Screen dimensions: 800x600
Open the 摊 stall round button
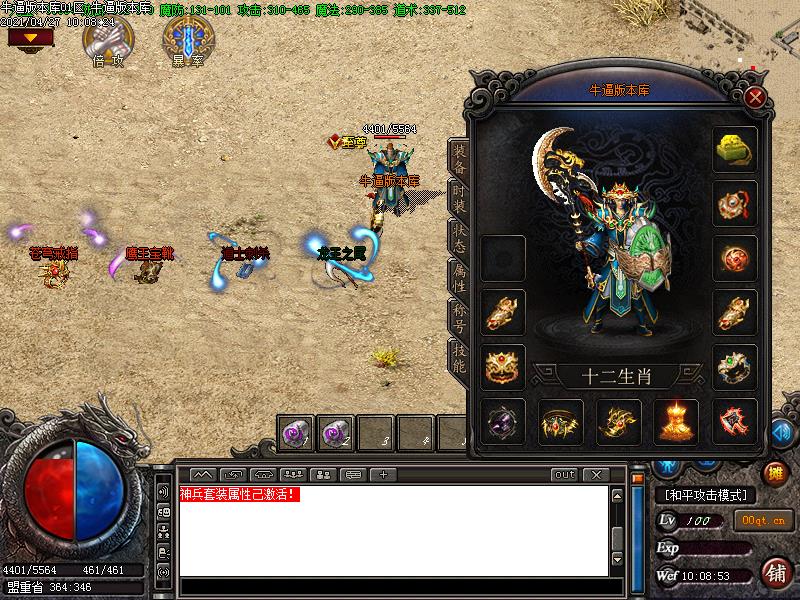(x=775, y=473)
